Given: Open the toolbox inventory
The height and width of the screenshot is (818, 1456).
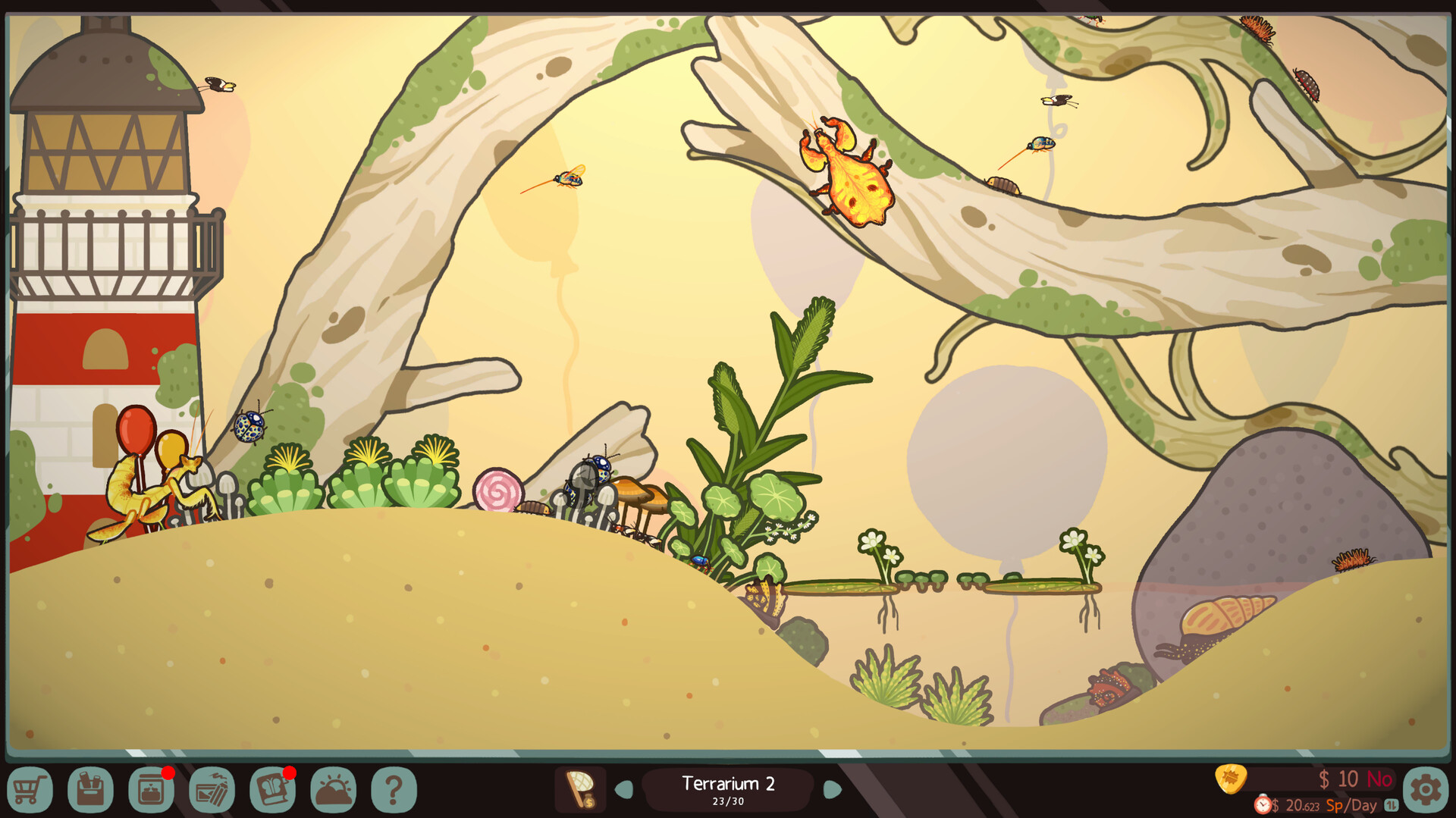Looking at the screenshot, I should pyautogui.click(x=91, y=790).
